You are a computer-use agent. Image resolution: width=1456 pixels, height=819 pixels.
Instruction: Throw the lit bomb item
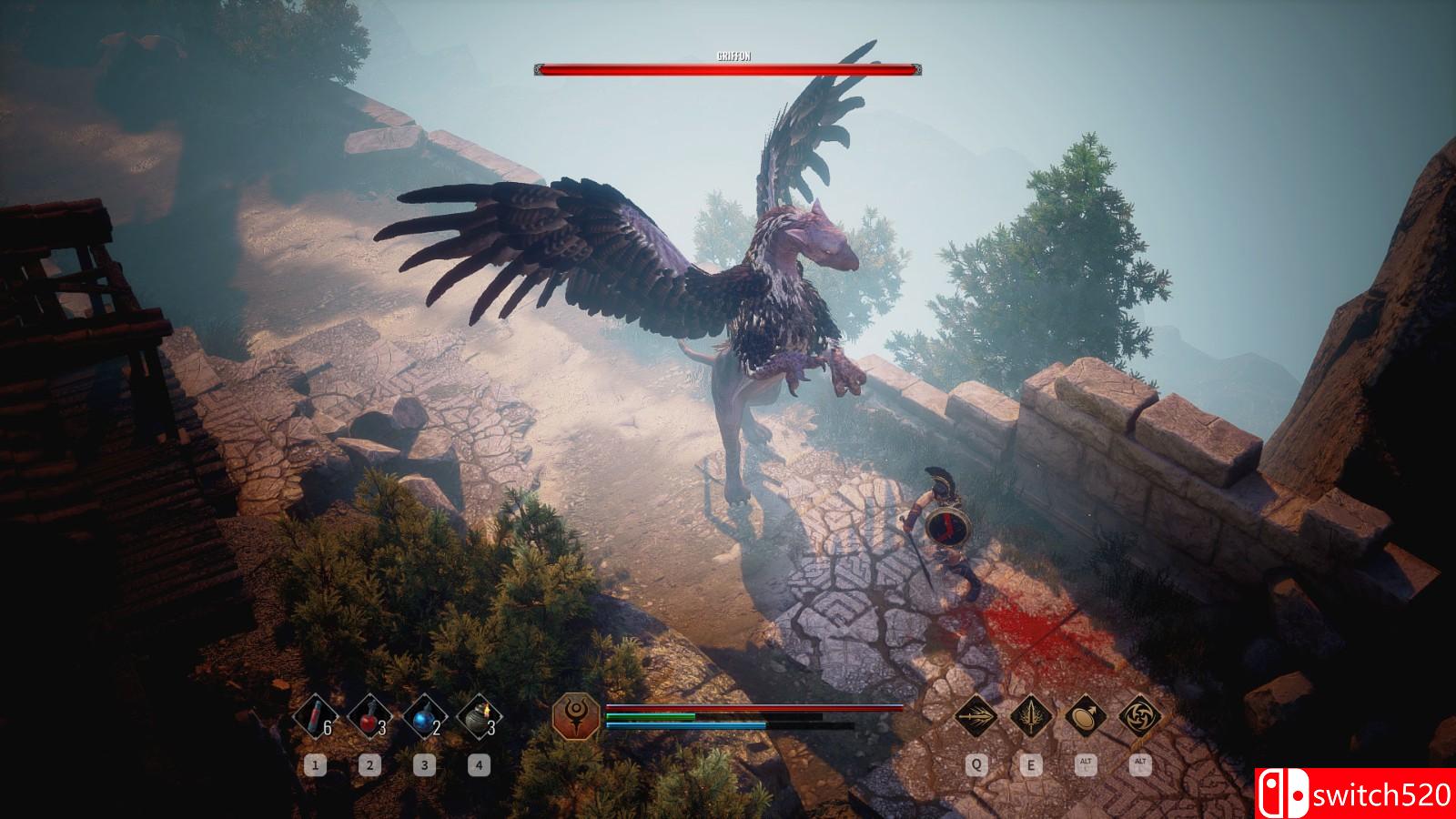[x=479, y=716]
